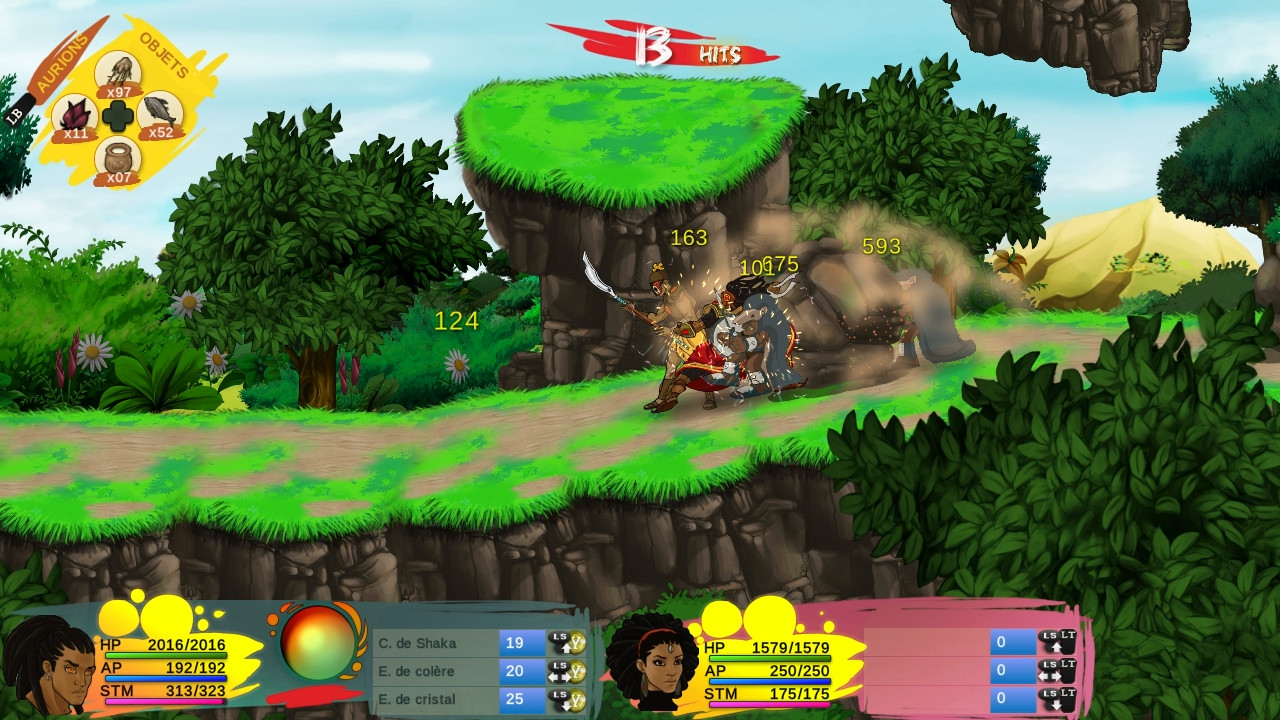Click the red-green aurion energy orb

(318, 643)
